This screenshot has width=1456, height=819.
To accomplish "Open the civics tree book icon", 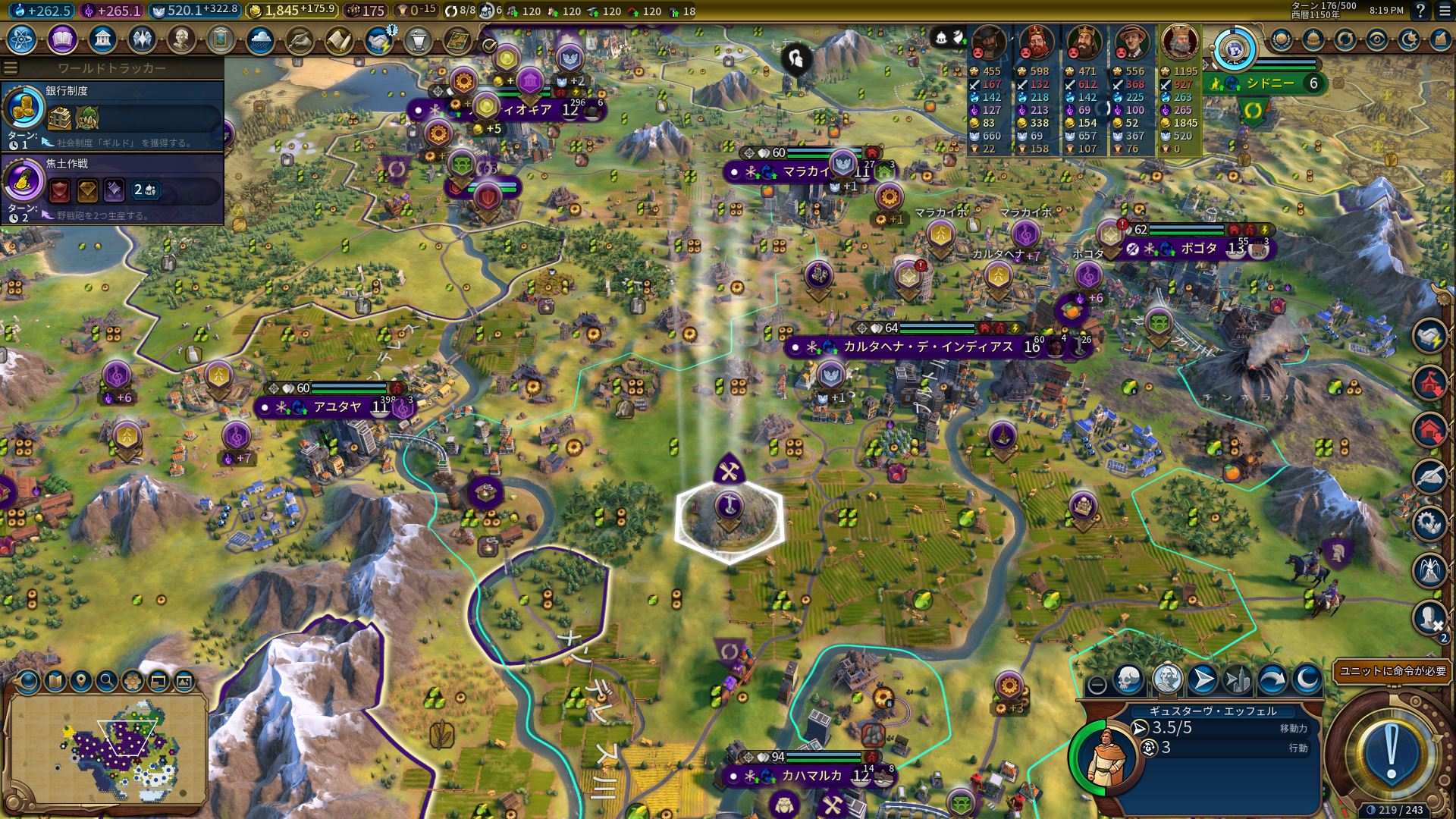I will click(62, 39).
